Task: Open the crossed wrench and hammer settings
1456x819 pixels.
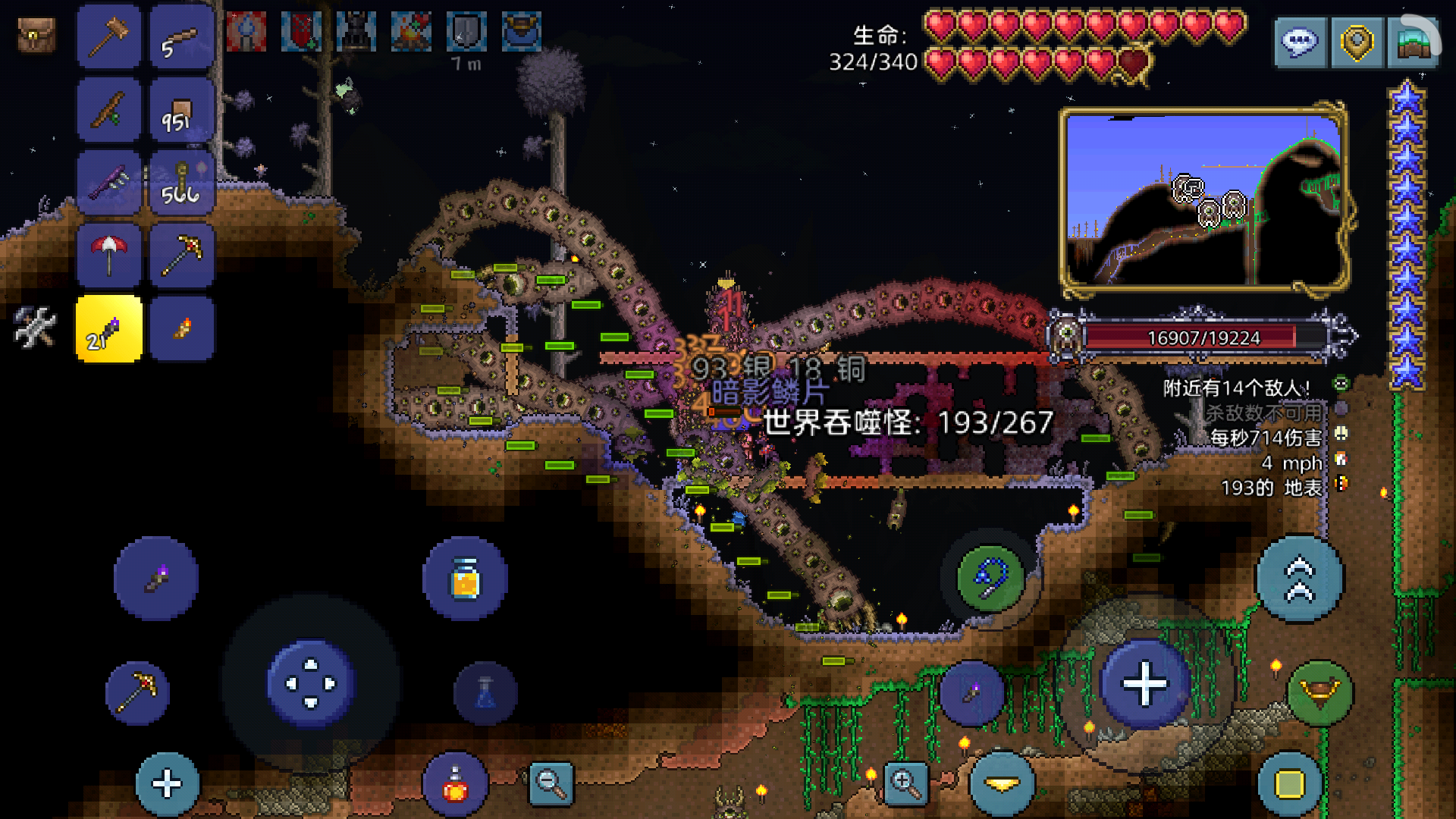Action: (35, 328)
